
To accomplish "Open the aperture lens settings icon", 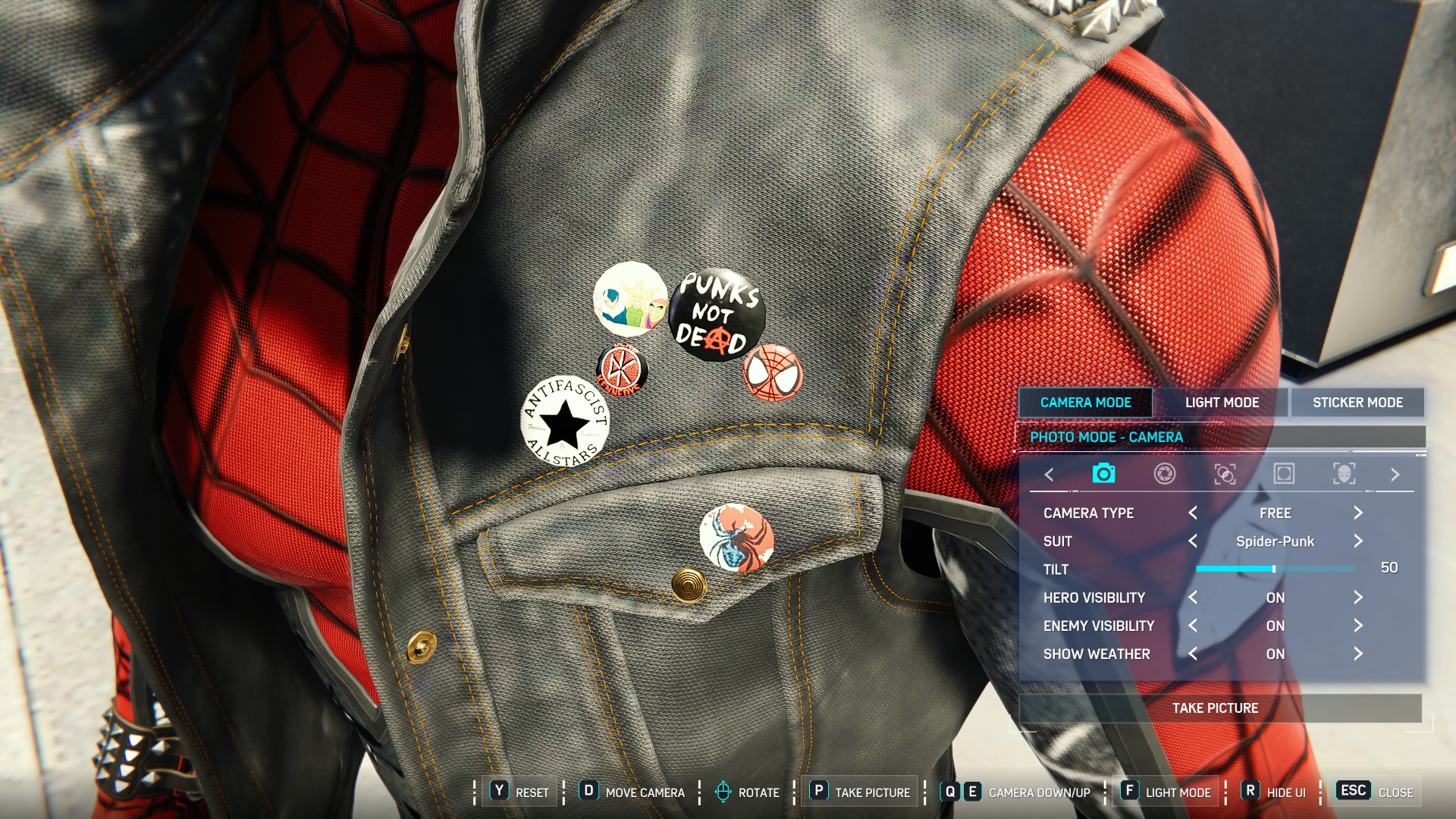I will point(1165,474).
